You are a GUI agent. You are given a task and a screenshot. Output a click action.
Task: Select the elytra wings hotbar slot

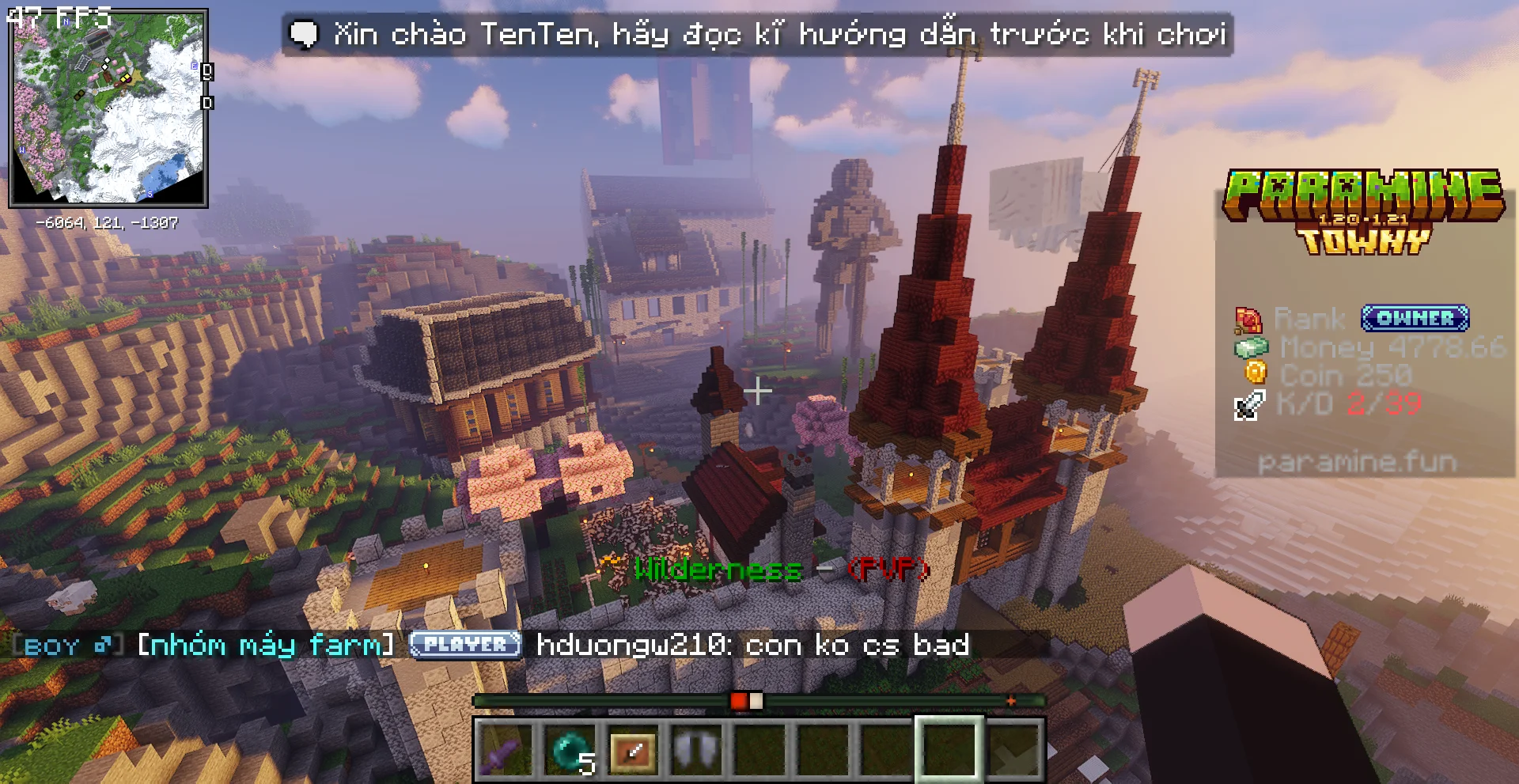(x=696, y=749)
